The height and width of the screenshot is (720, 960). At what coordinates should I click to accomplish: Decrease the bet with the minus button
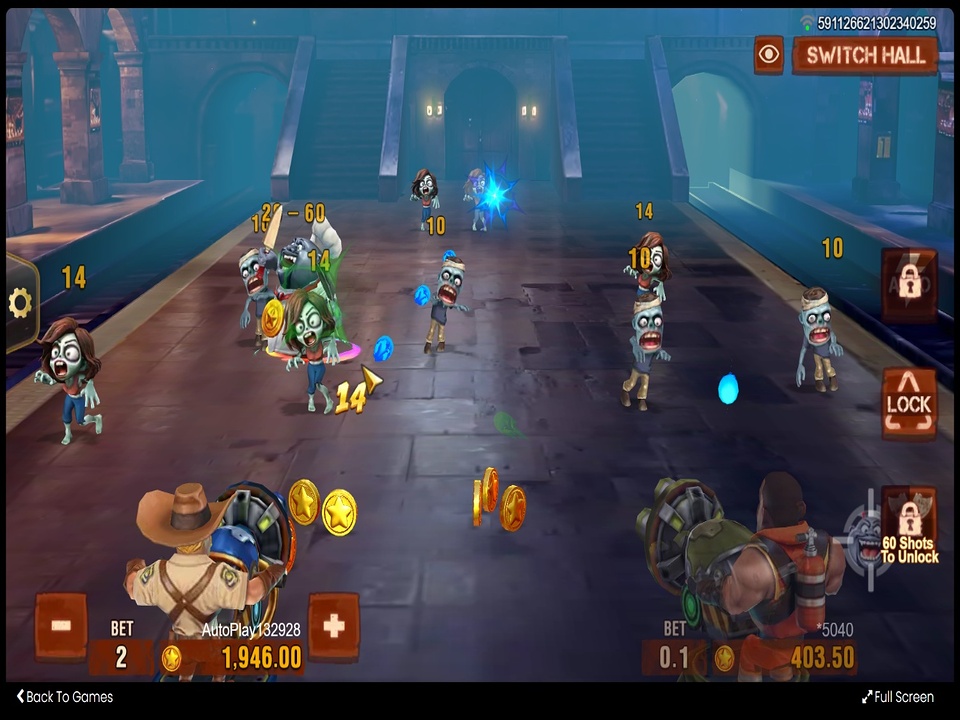pyautogui.click(x=61, y=626)
